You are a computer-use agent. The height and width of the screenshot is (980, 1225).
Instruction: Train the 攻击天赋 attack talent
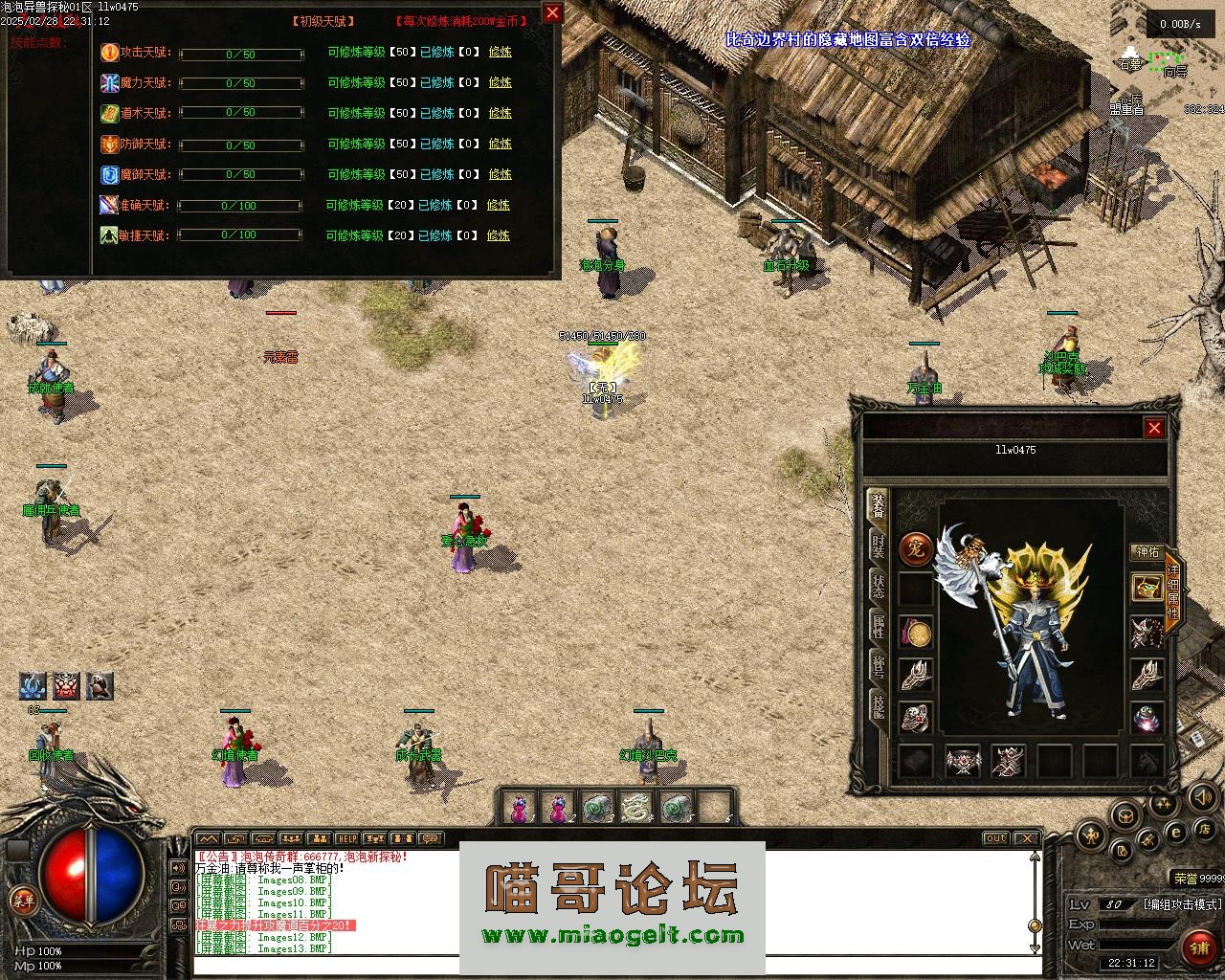(500, 52)
